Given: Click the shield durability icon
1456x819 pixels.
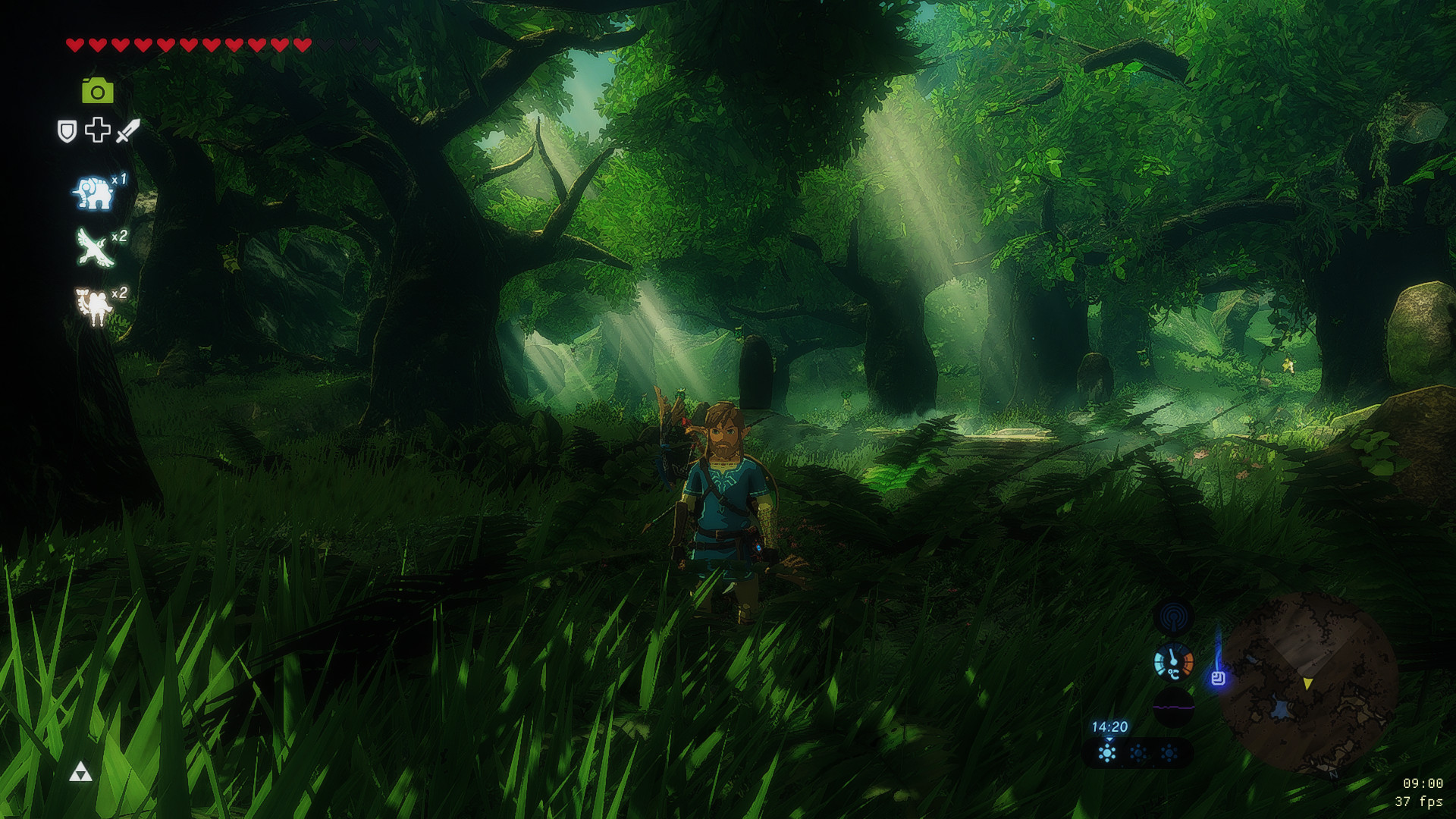Looking at the screenshot, I should click(x=66, y=130).
